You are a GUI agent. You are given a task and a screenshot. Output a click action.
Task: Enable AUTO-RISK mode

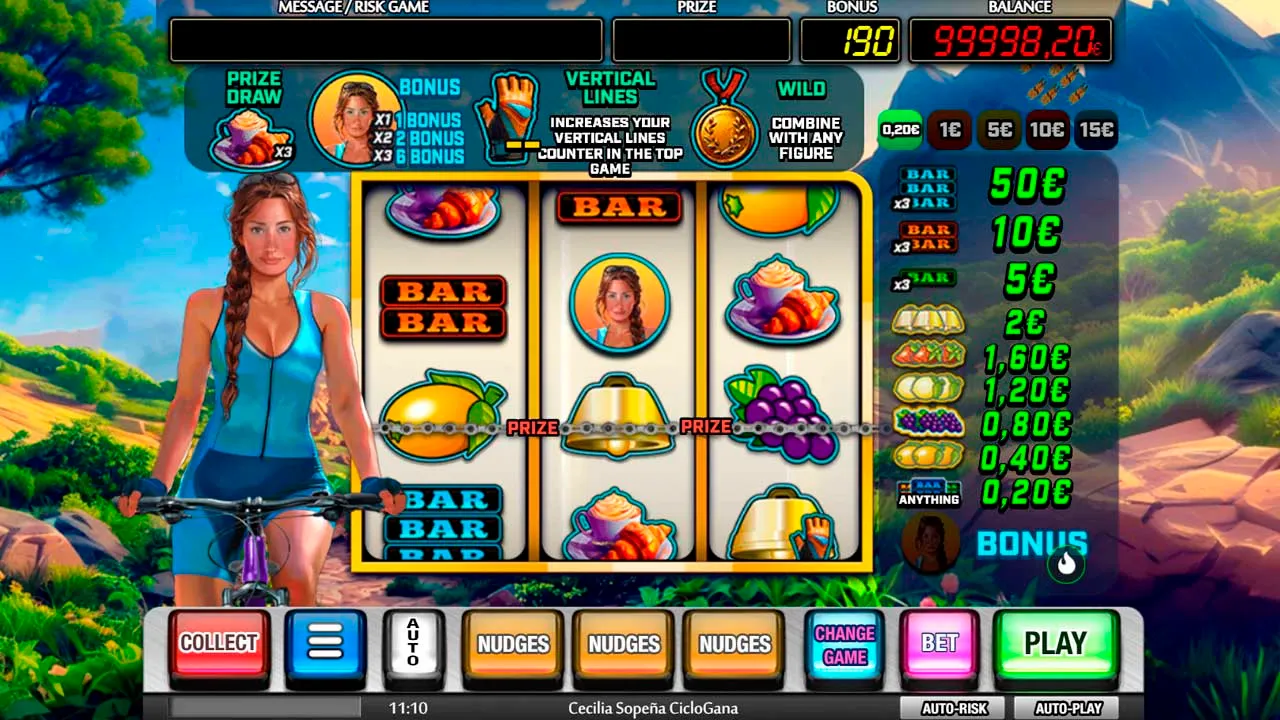point(954,708)
